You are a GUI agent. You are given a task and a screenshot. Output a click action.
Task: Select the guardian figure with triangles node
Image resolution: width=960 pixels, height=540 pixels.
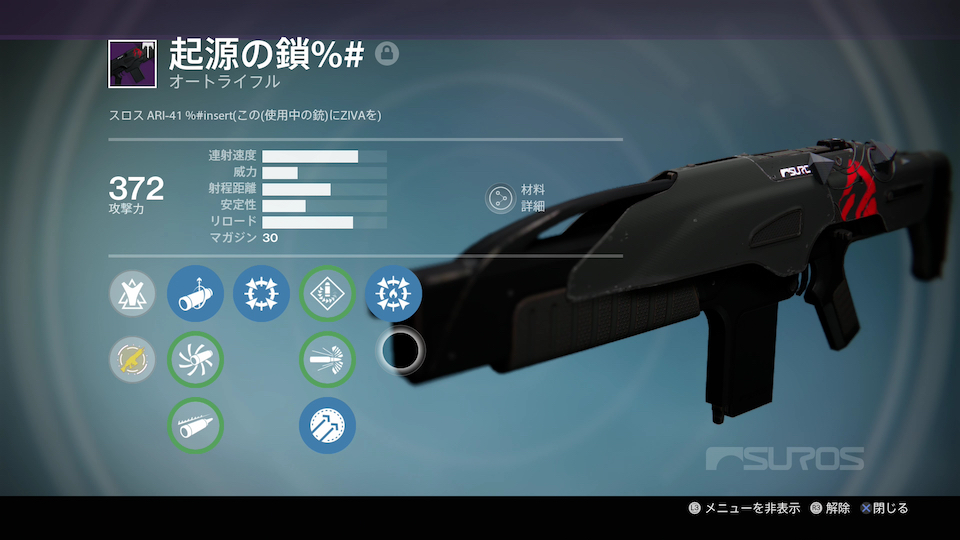click(x=133, y=294)
